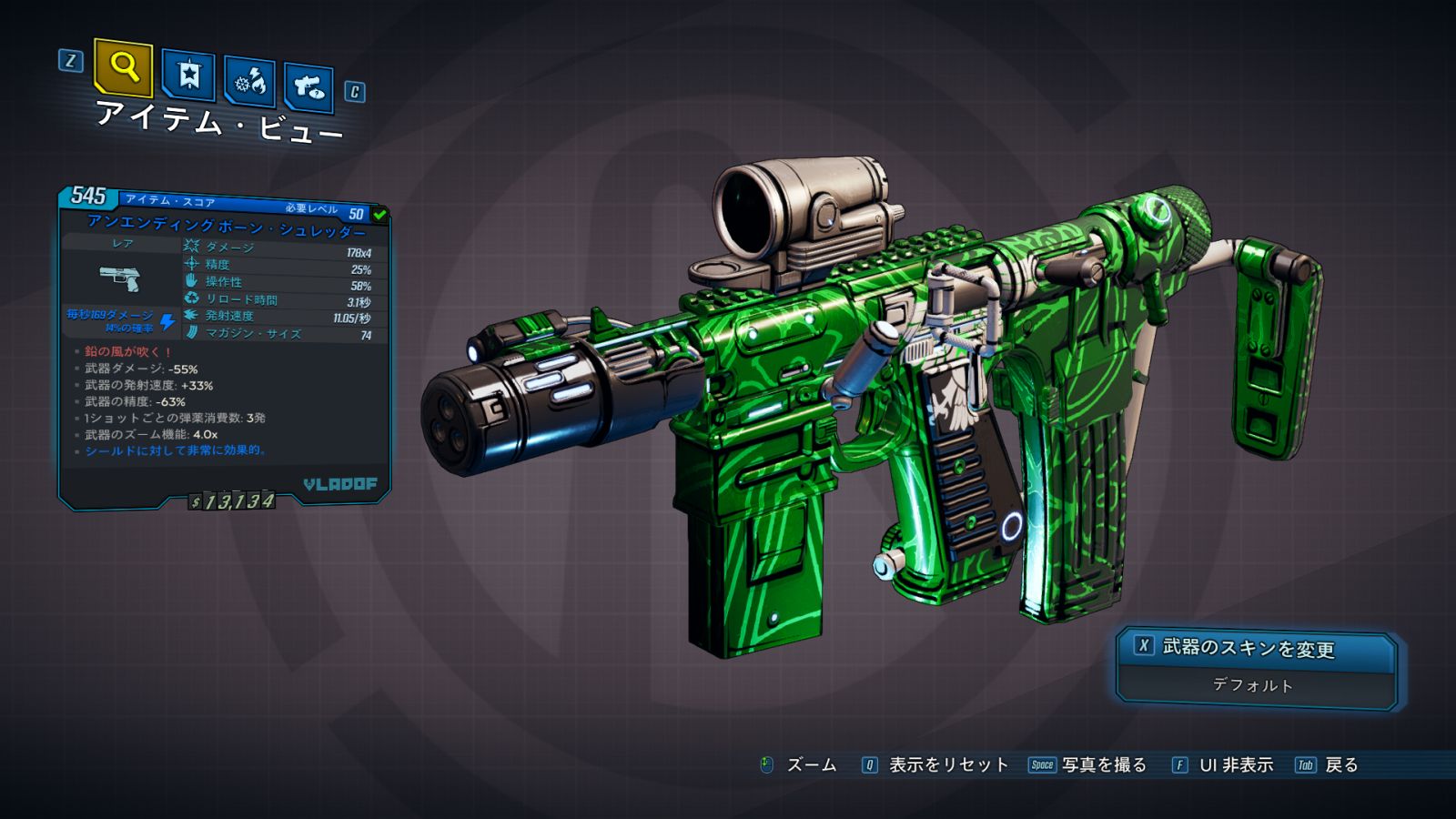Choose 表示をリセット to reset the view
Image resolution: width=1456 pixels, height=819 pixels.
pyautogui.click(x=947, y=765)
